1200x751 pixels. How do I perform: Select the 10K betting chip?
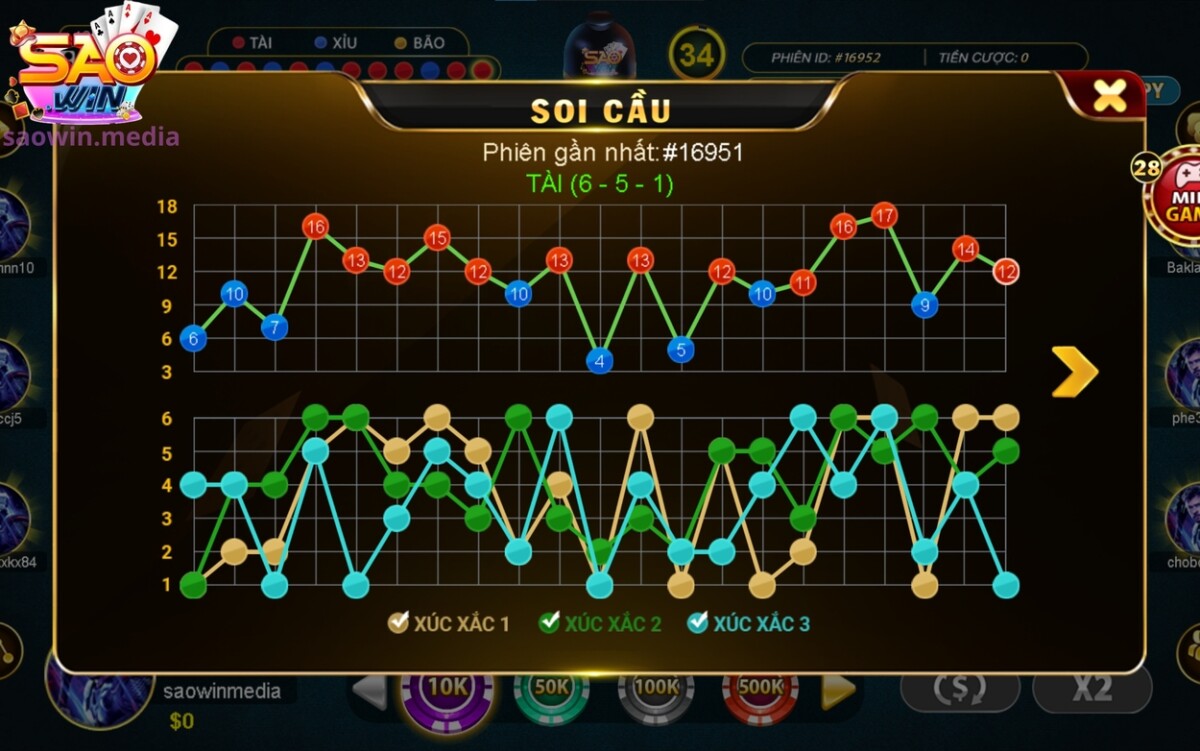pos(447,689)
